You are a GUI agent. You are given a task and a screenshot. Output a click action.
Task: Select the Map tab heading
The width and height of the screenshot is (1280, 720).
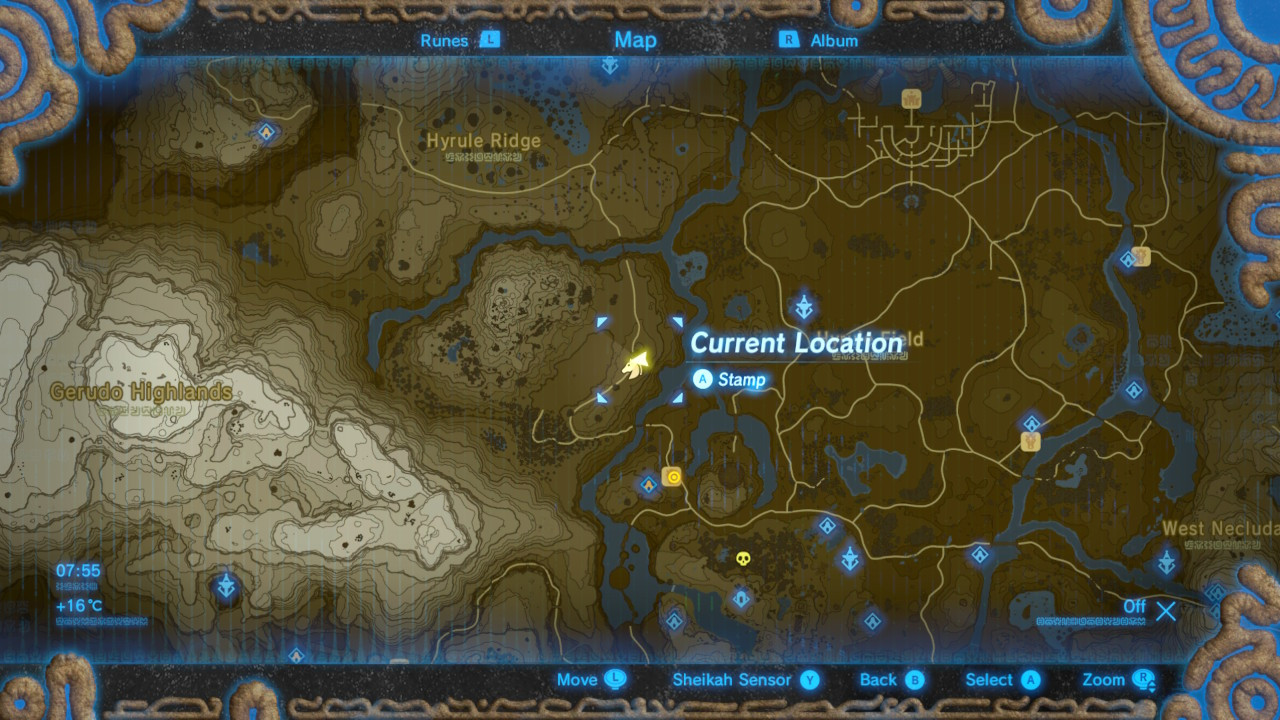click(635, 40)
